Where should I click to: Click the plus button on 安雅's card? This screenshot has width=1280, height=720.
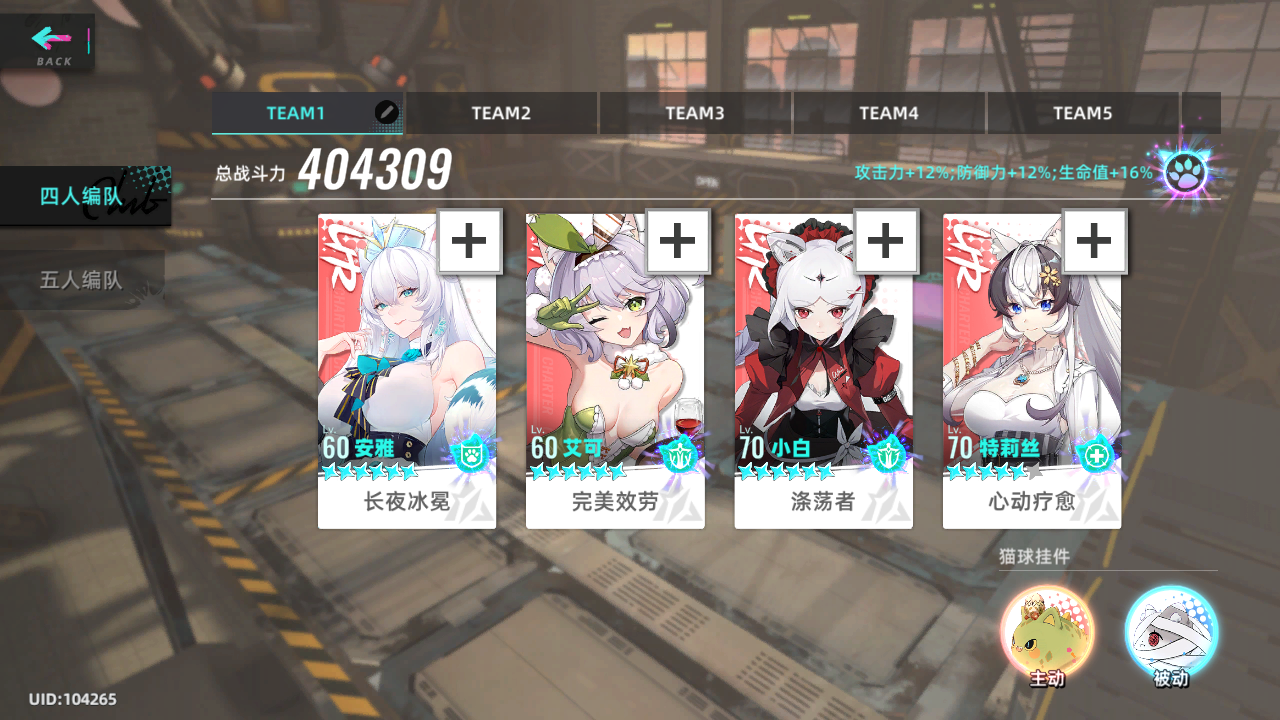coord(470,241)
